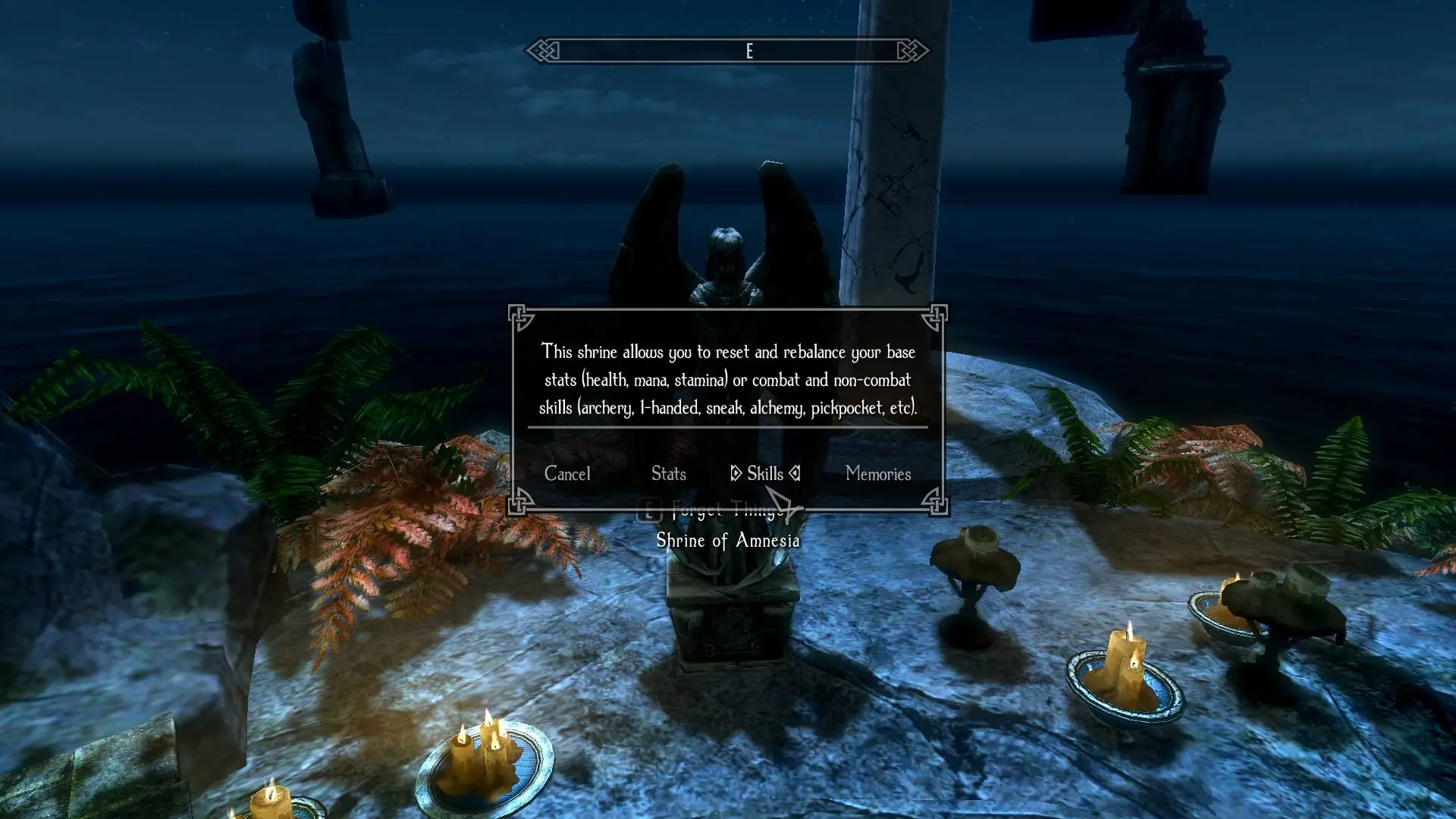Choose the Stats option
Image resolution: width=1456 pixels, height=819 pixels.
668,474
